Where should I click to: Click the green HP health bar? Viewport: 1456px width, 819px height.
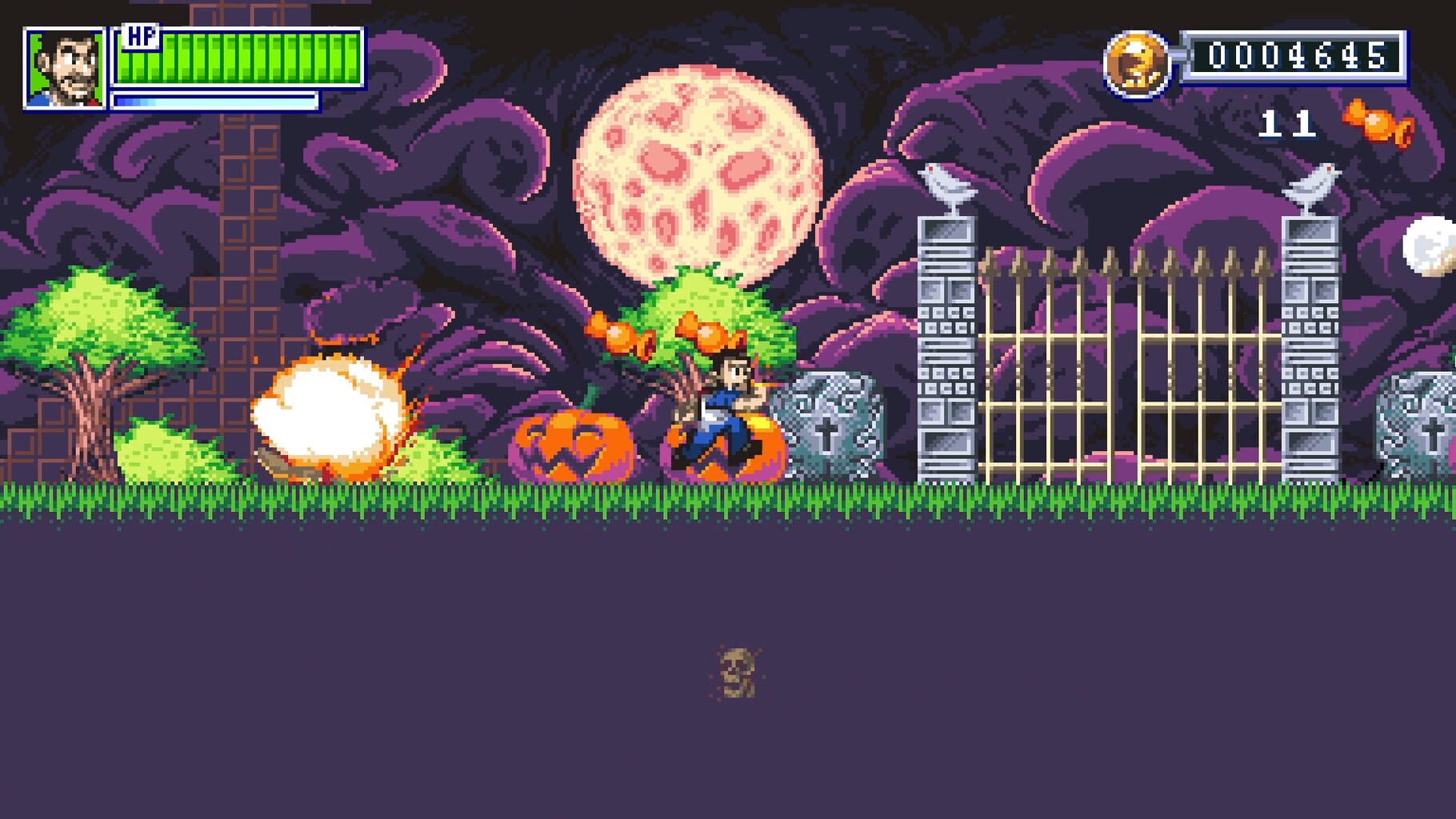coord(240,58)
